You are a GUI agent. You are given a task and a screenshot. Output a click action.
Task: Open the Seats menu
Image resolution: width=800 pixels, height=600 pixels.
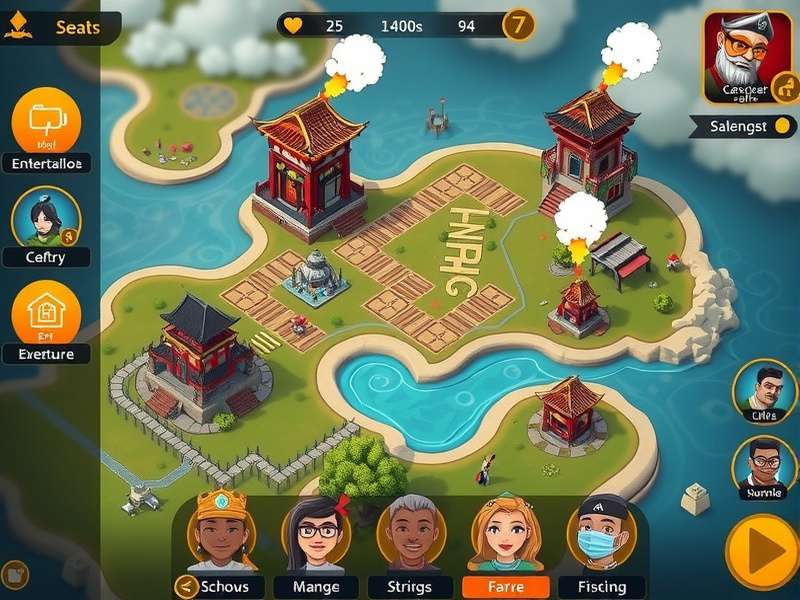tap(60, 27)
